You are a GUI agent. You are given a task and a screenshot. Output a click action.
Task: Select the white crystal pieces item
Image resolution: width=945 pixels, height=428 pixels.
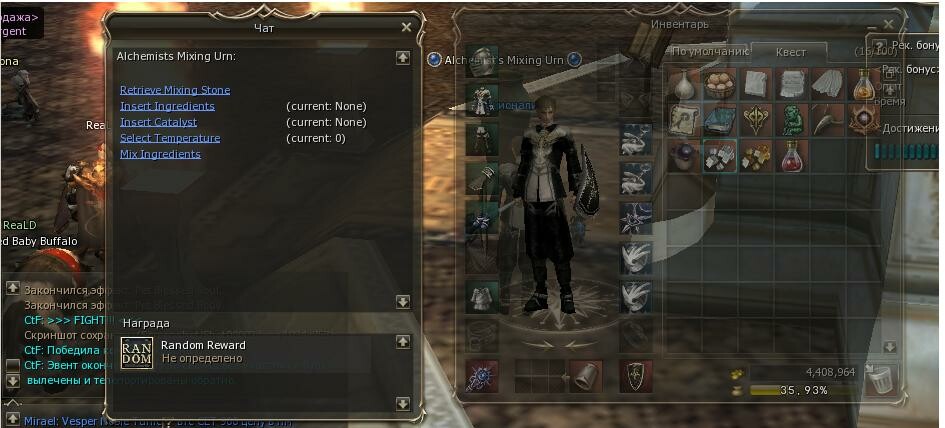719,155
